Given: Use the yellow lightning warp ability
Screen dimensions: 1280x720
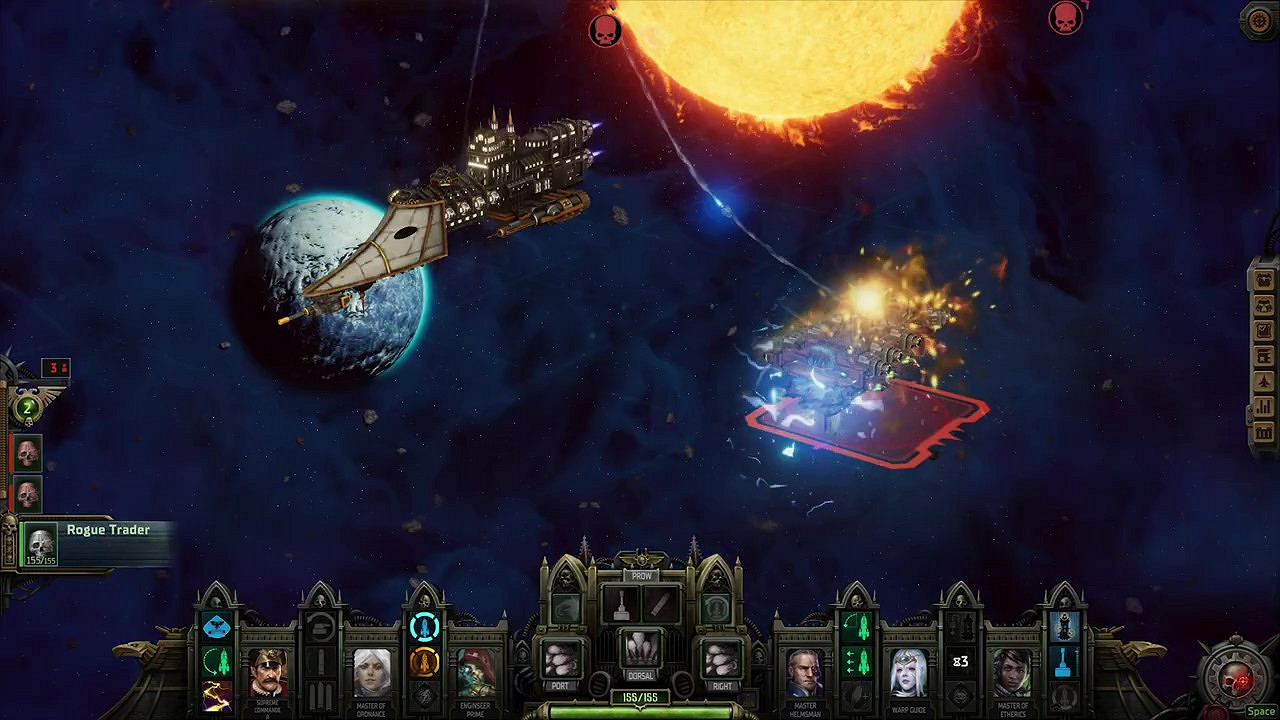Looking at the screenshot, I should click(x=214, y=694).
